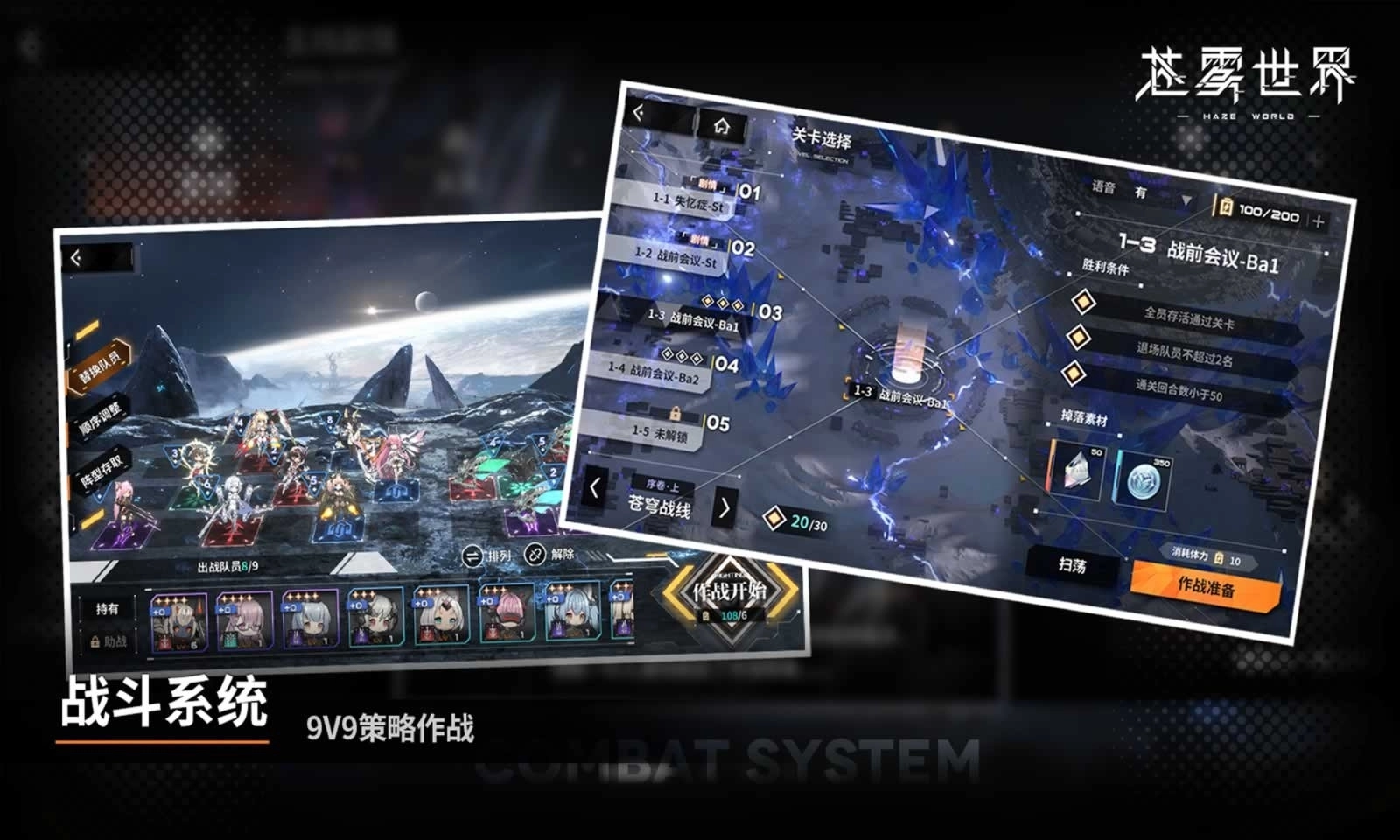
Task: Check the 全员存活通过关卡 victory condition
Action: coord(1081,302)
